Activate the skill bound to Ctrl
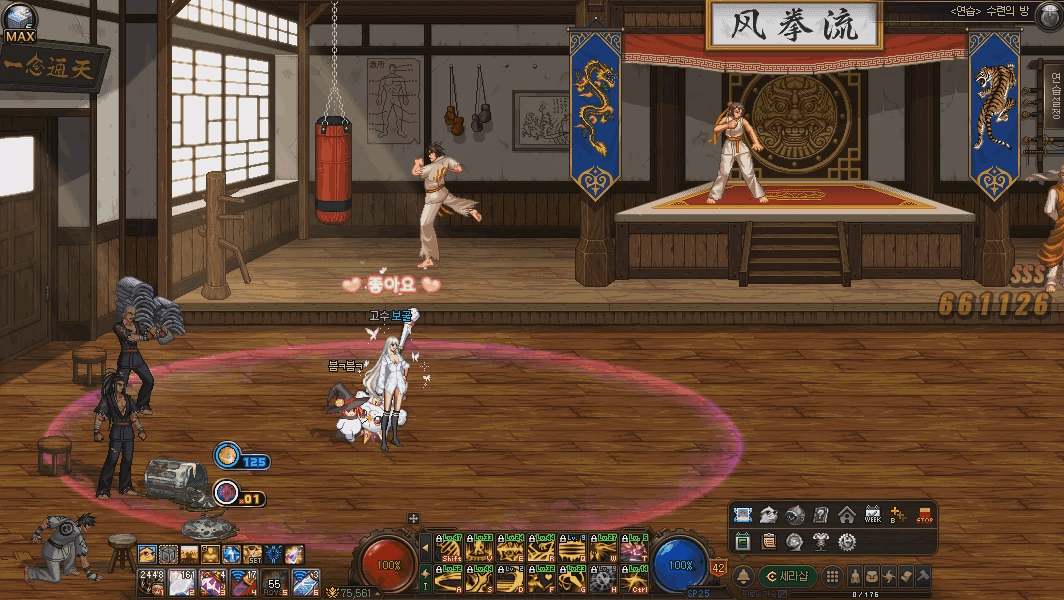 pos(634,578)
